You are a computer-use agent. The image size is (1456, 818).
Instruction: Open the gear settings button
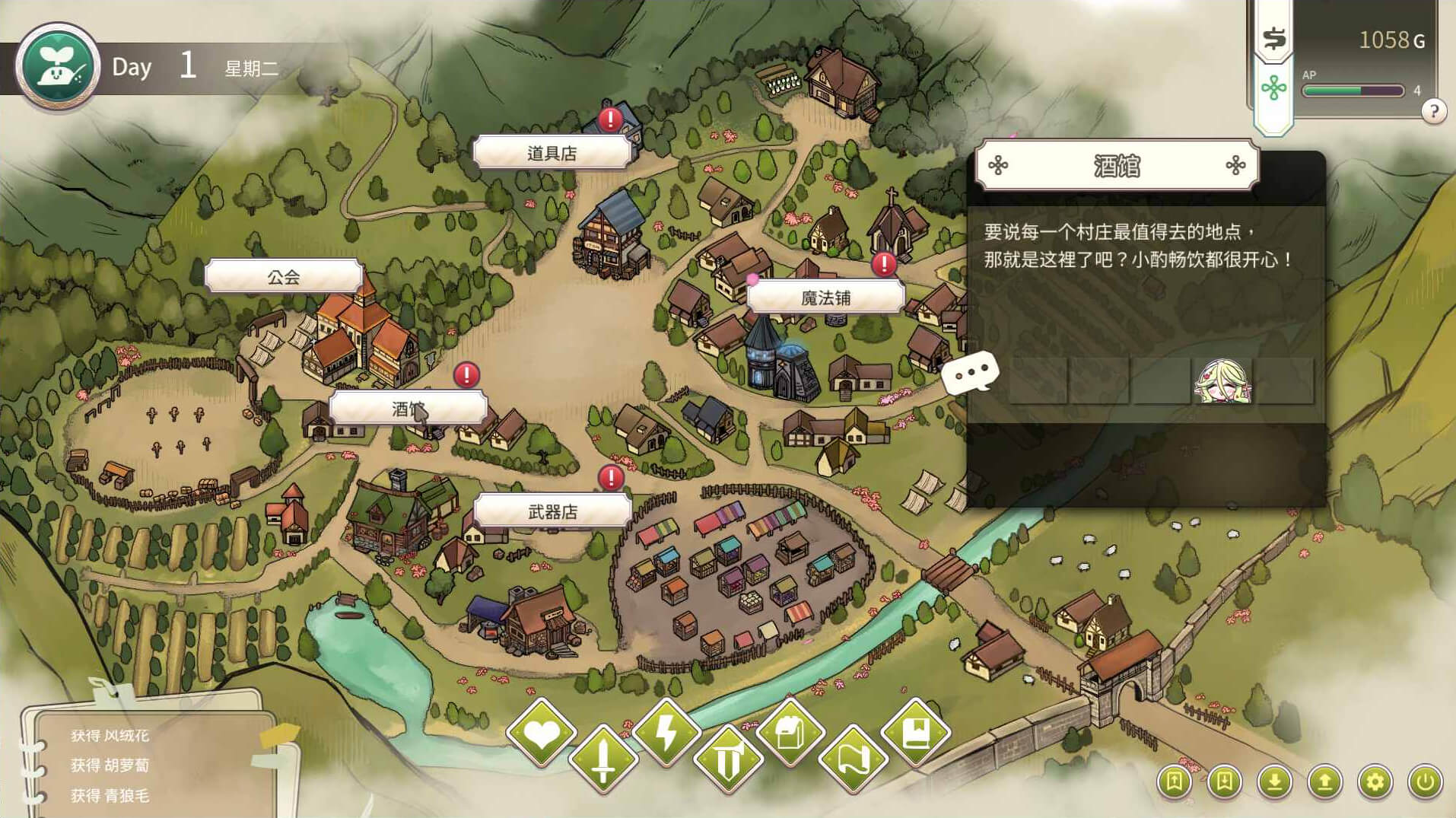(x=1375, y=781)
